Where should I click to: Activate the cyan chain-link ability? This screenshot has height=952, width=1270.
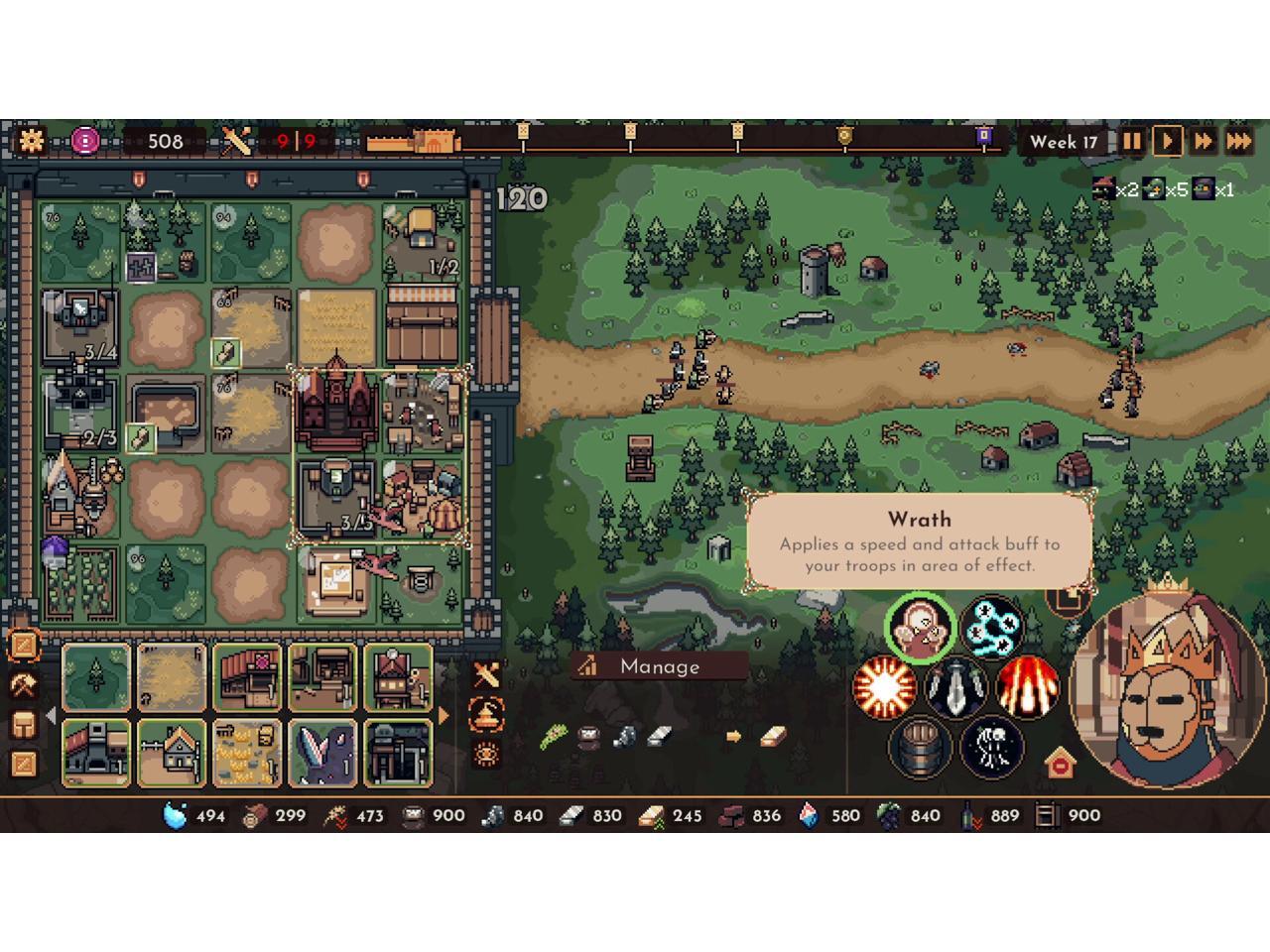click(991, 627)
